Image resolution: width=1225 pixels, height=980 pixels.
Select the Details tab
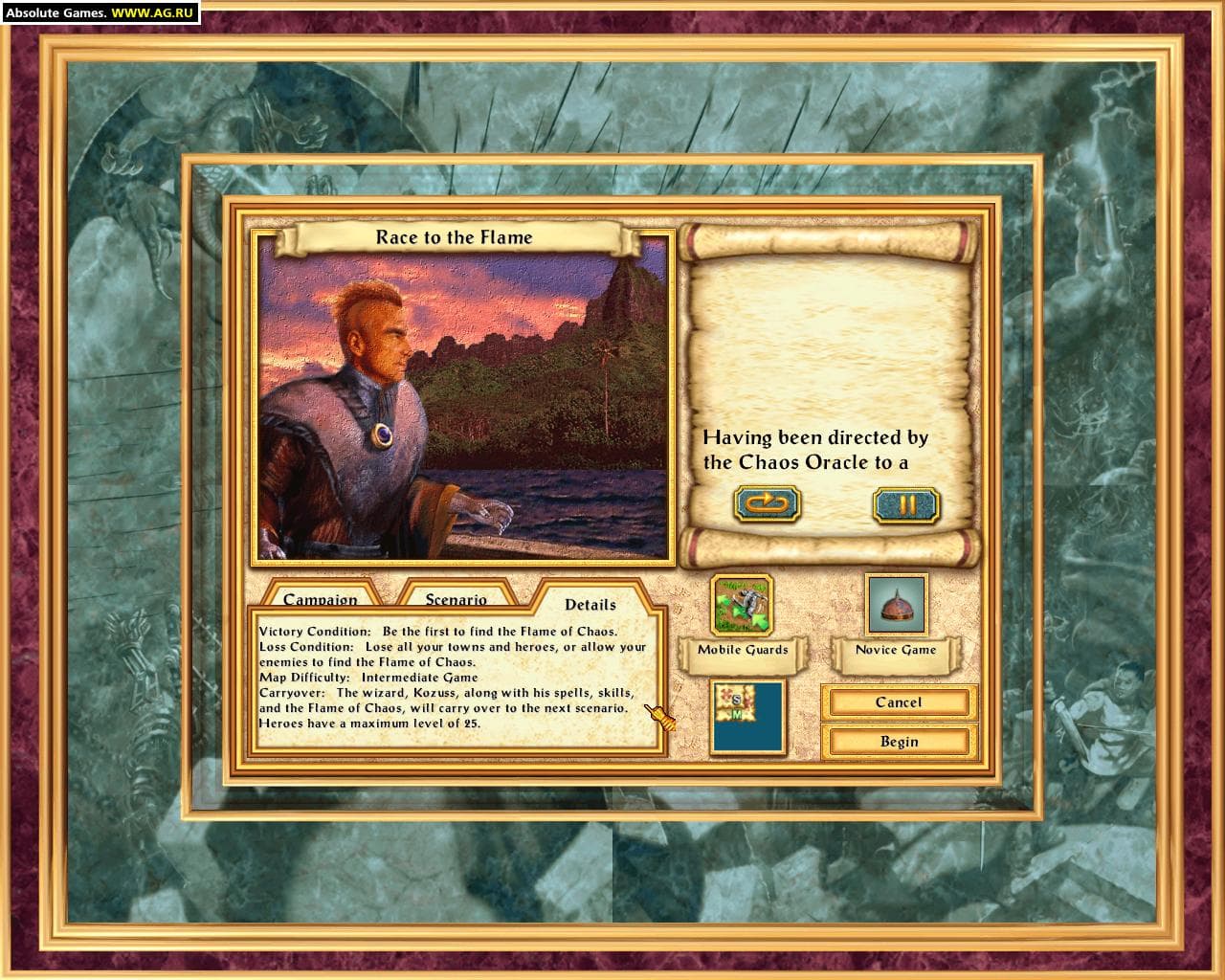click(x=590, y=605)
